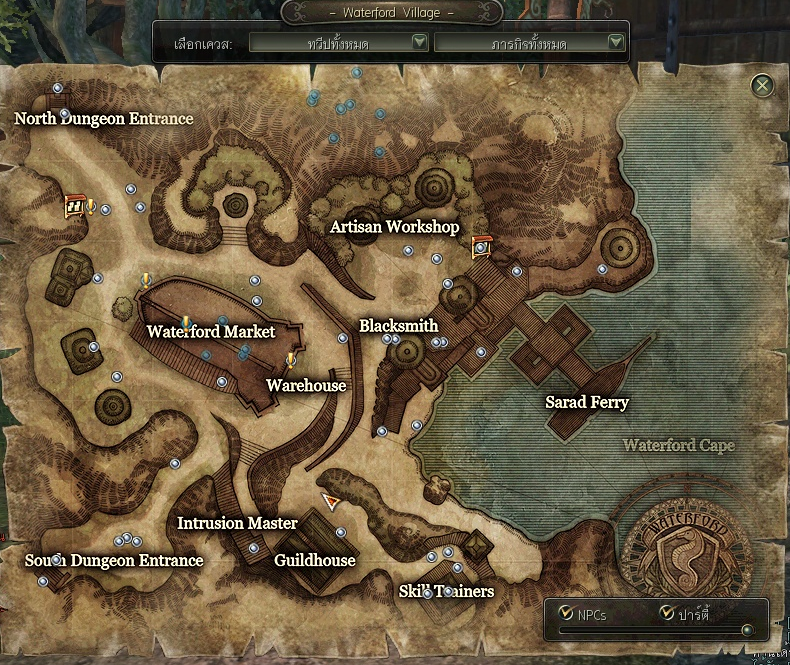The height and width of the screenshot is (665, 790).
Task: Click the Artisan Workshop location label
Action: 394,227
